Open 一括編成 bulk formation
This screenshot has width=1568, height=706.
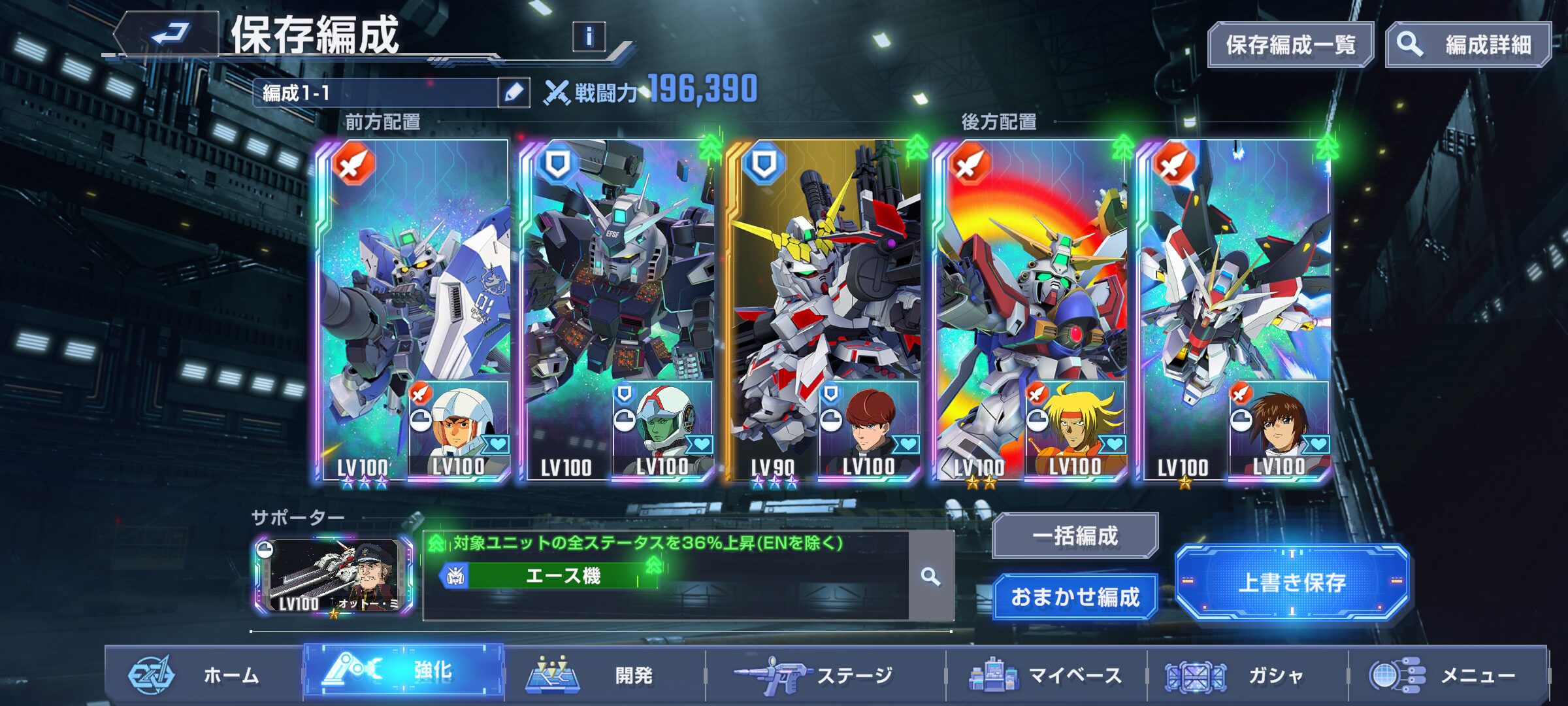tap(1075, 535)
